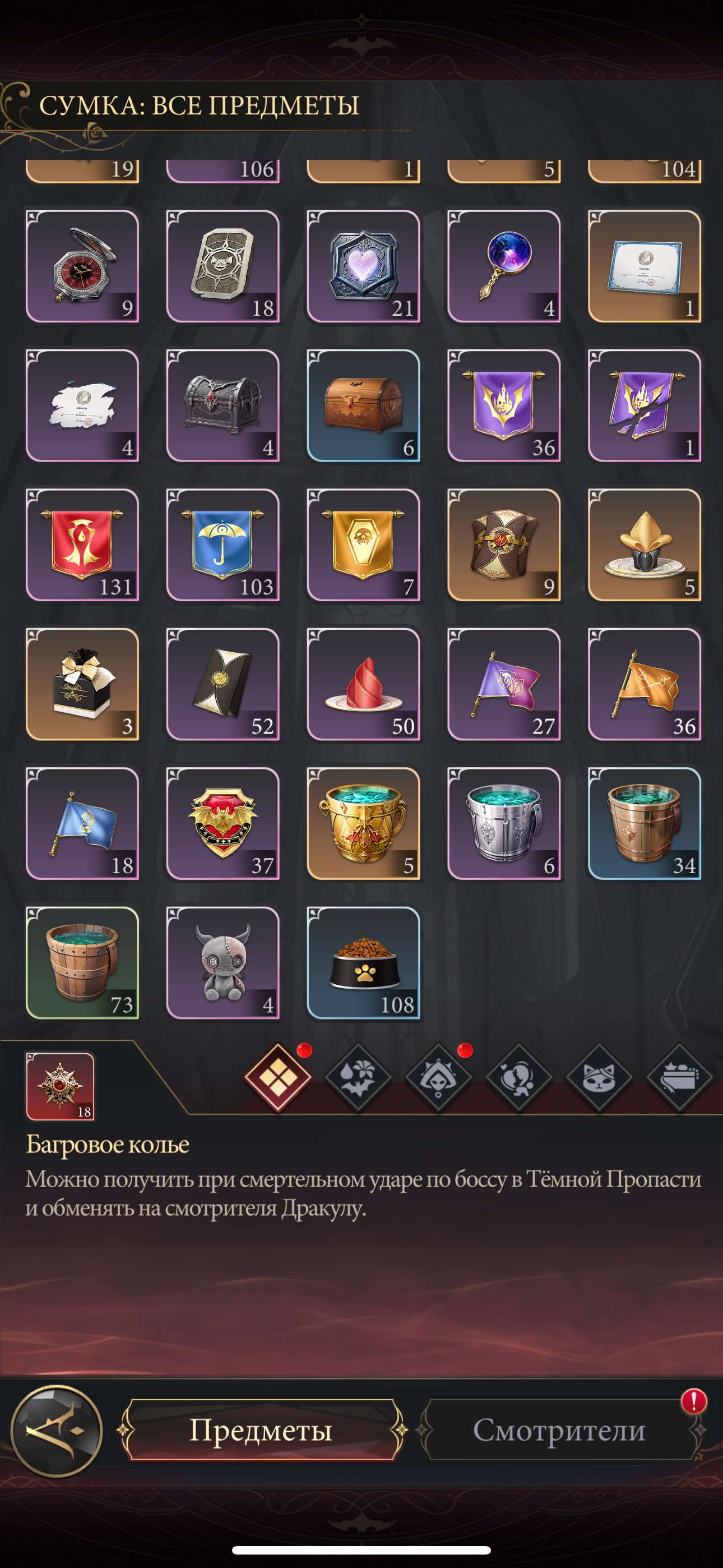Select the black envelope item slot
Screen dimensions: 723x1568
click(223, 684)
